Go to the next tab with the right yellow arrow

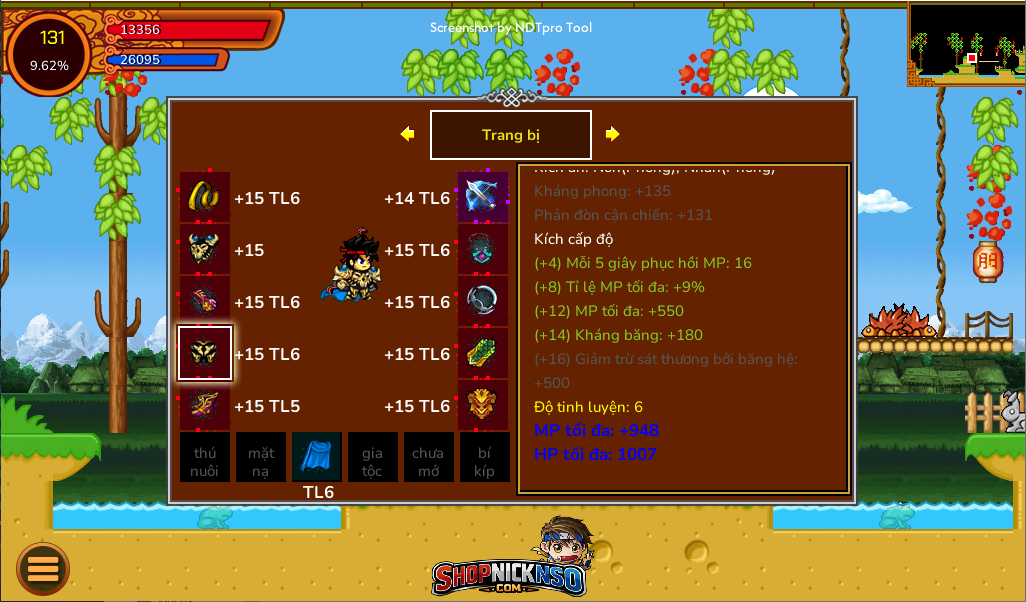[x=612, y=134]
